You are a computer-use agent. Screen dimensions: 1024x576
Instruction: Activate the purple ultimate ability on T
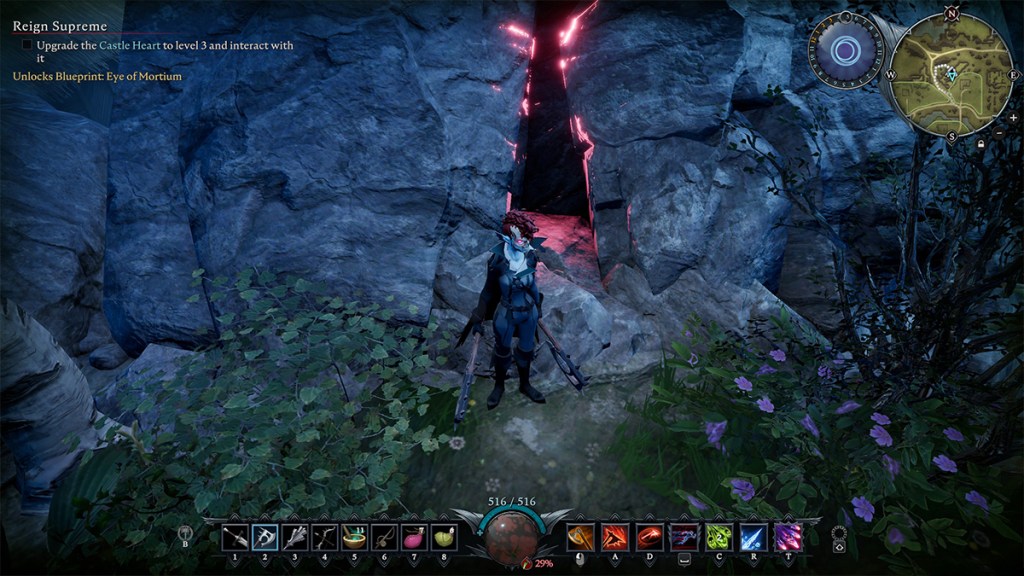click(788, 537)
